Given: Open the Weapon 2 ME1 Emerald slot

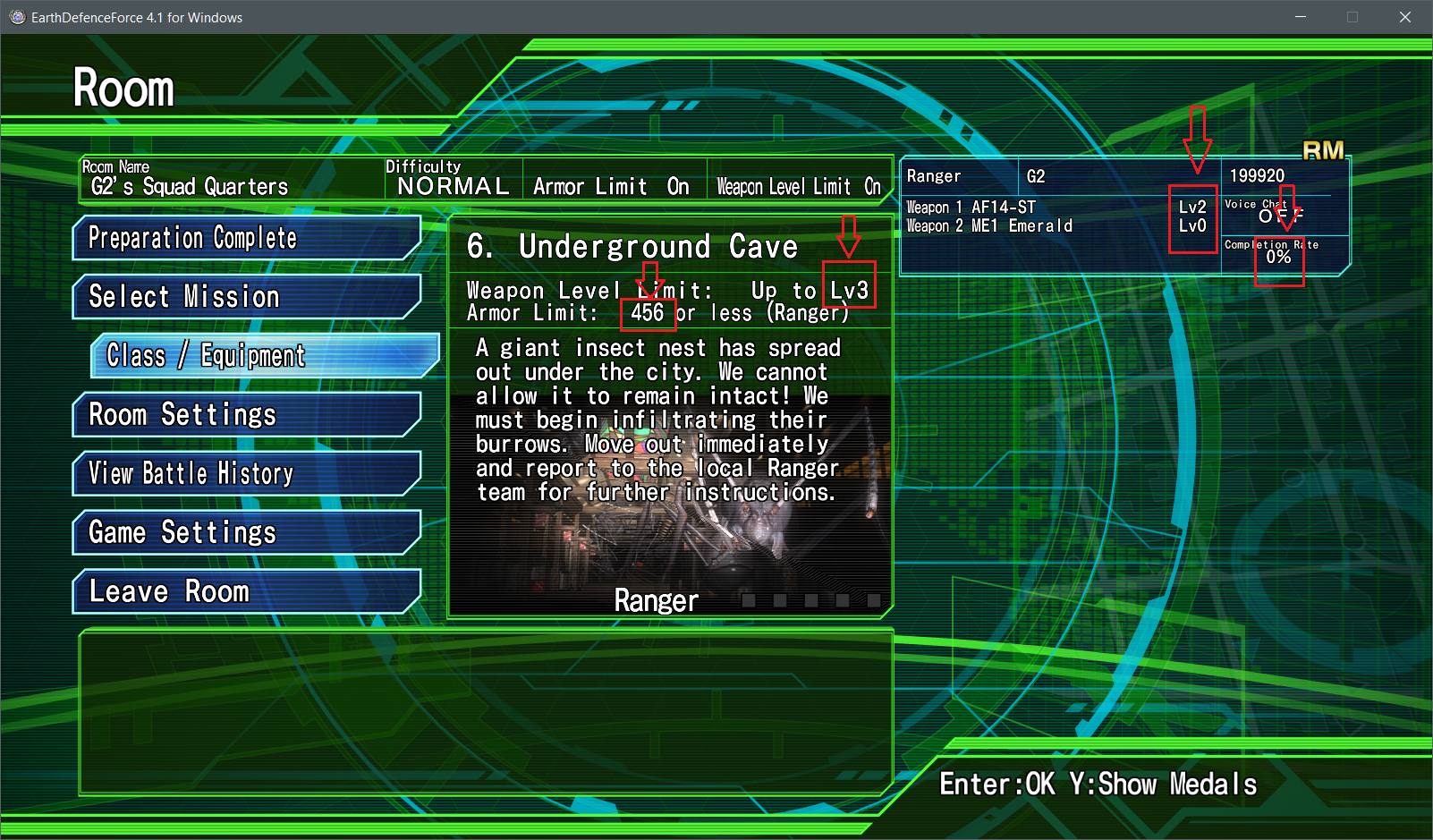Looking at the screenshot, I should point(988,225).
